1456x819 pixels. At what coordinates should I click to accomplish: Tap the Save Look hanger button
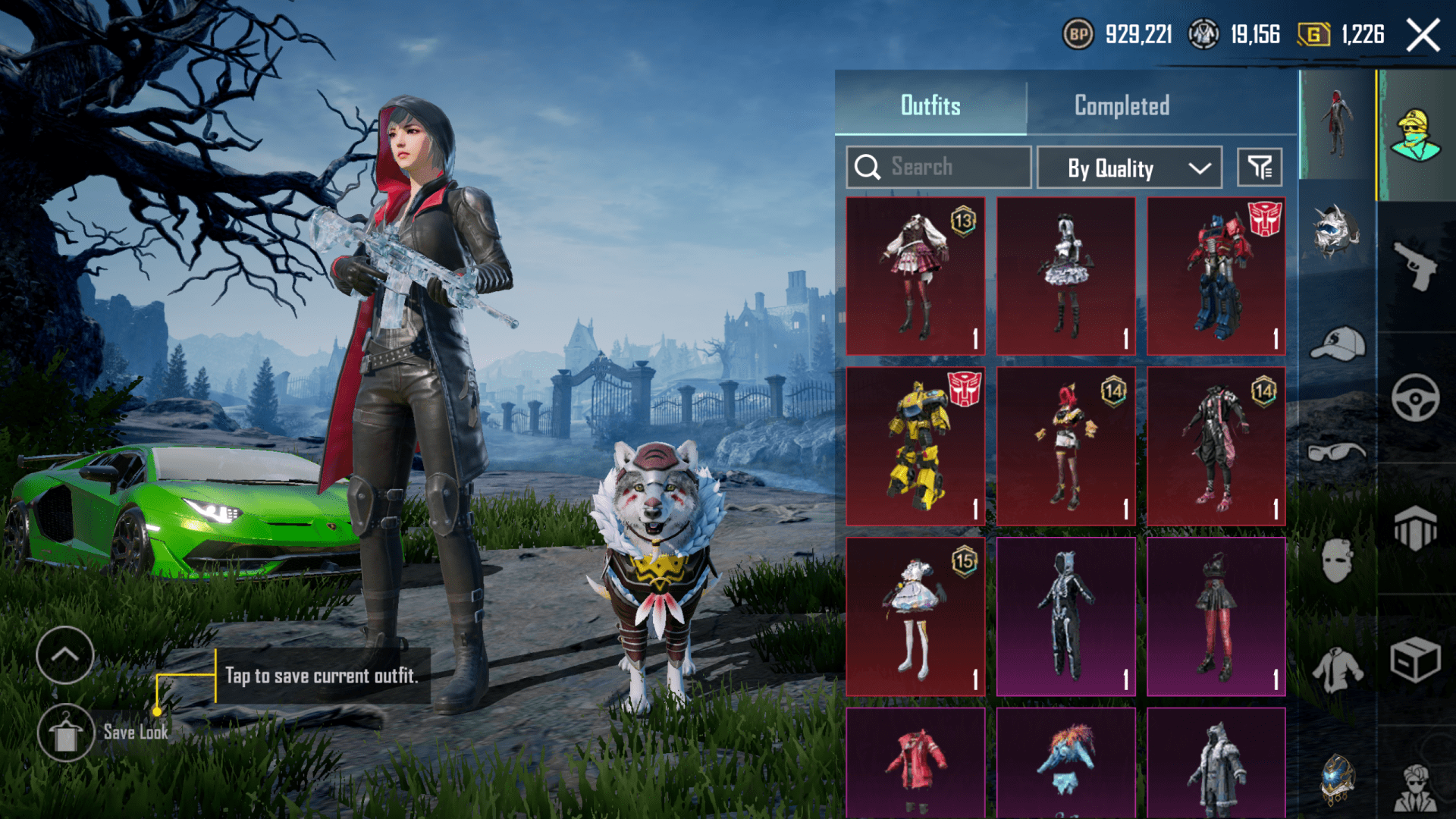pos(66,733)
